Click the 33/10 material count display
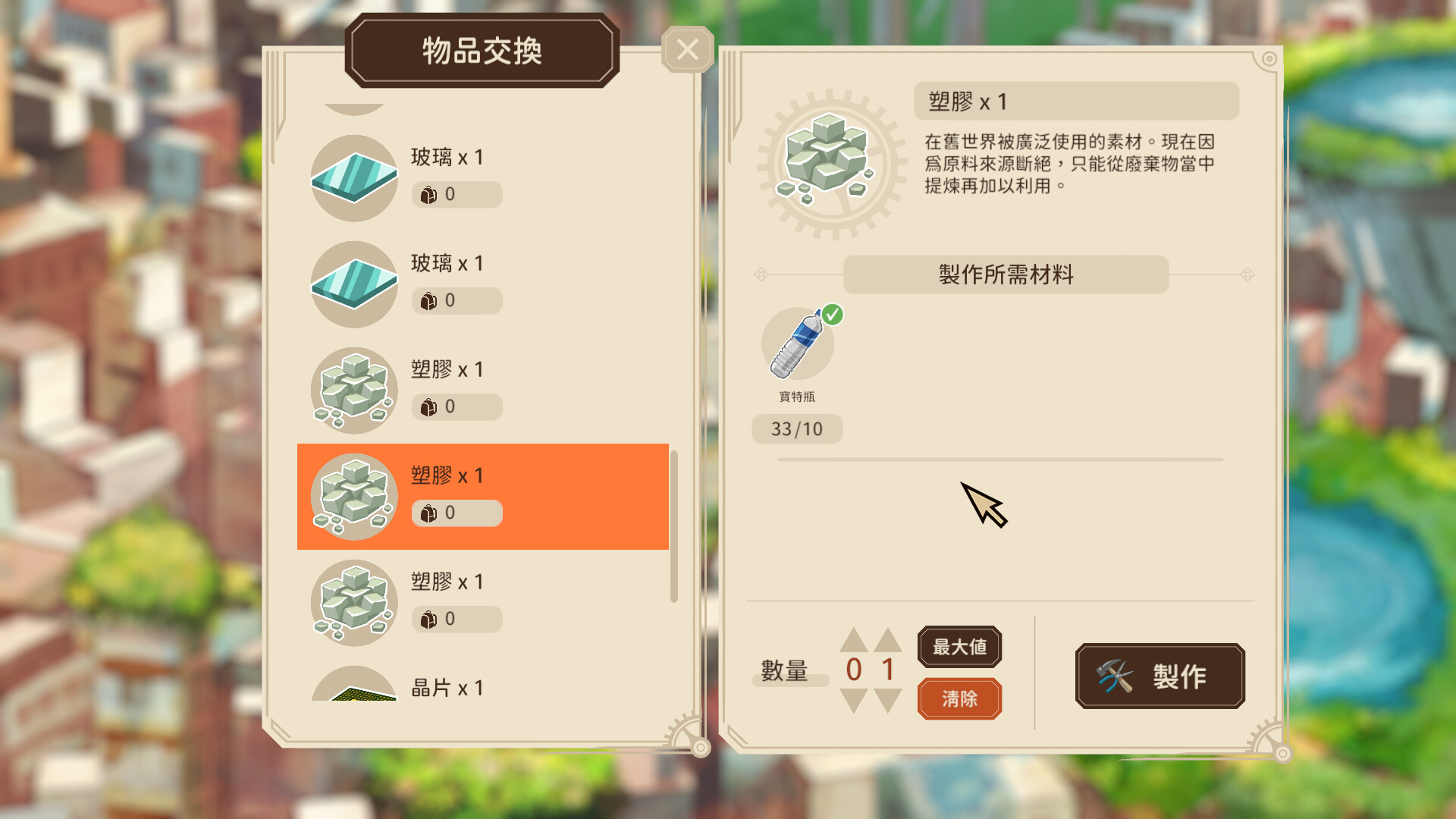This screenshot has height=819, width=1456. point(797,429)
